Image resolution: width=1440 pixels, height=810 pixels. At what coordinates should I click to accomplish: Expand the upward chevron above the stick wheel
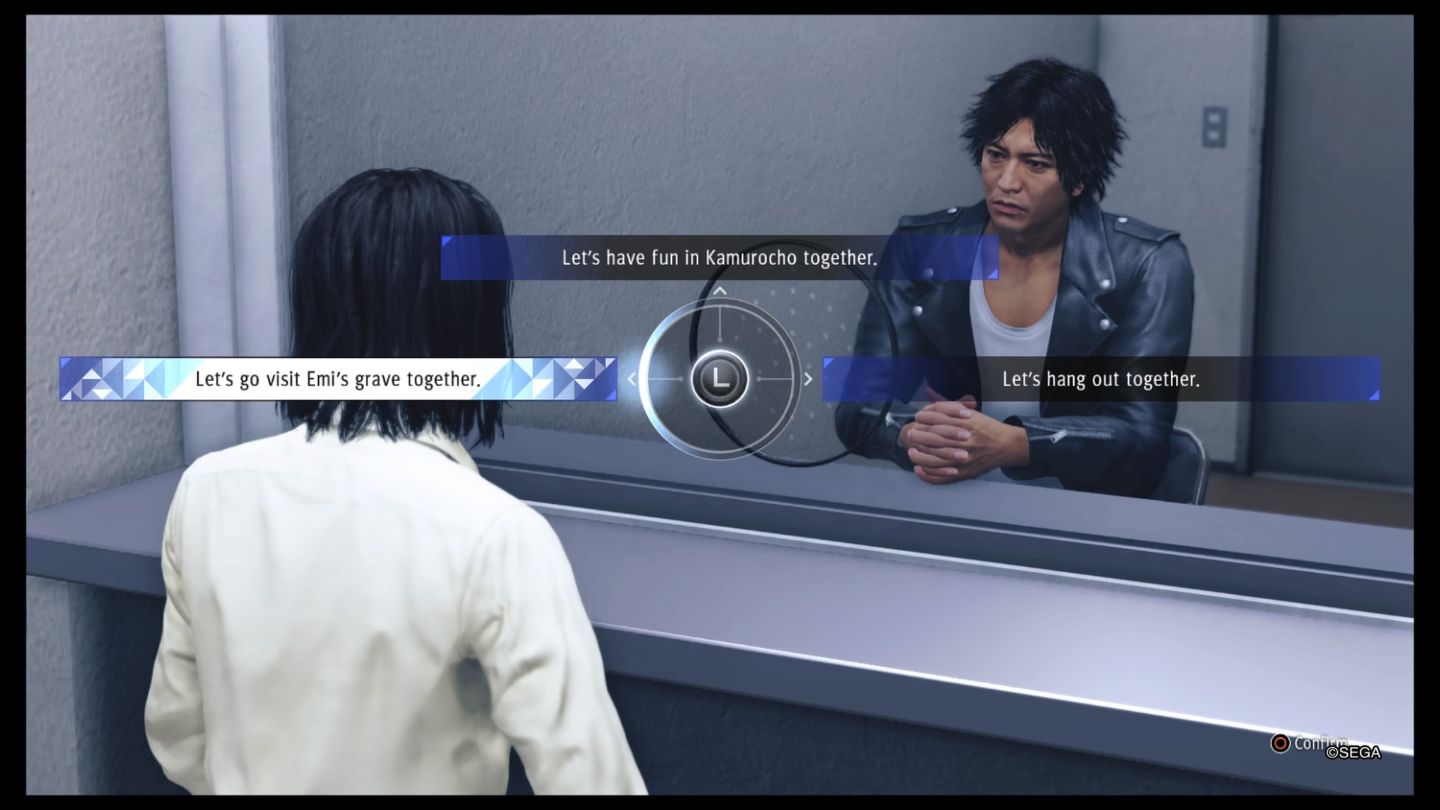[x=721, y=293]
